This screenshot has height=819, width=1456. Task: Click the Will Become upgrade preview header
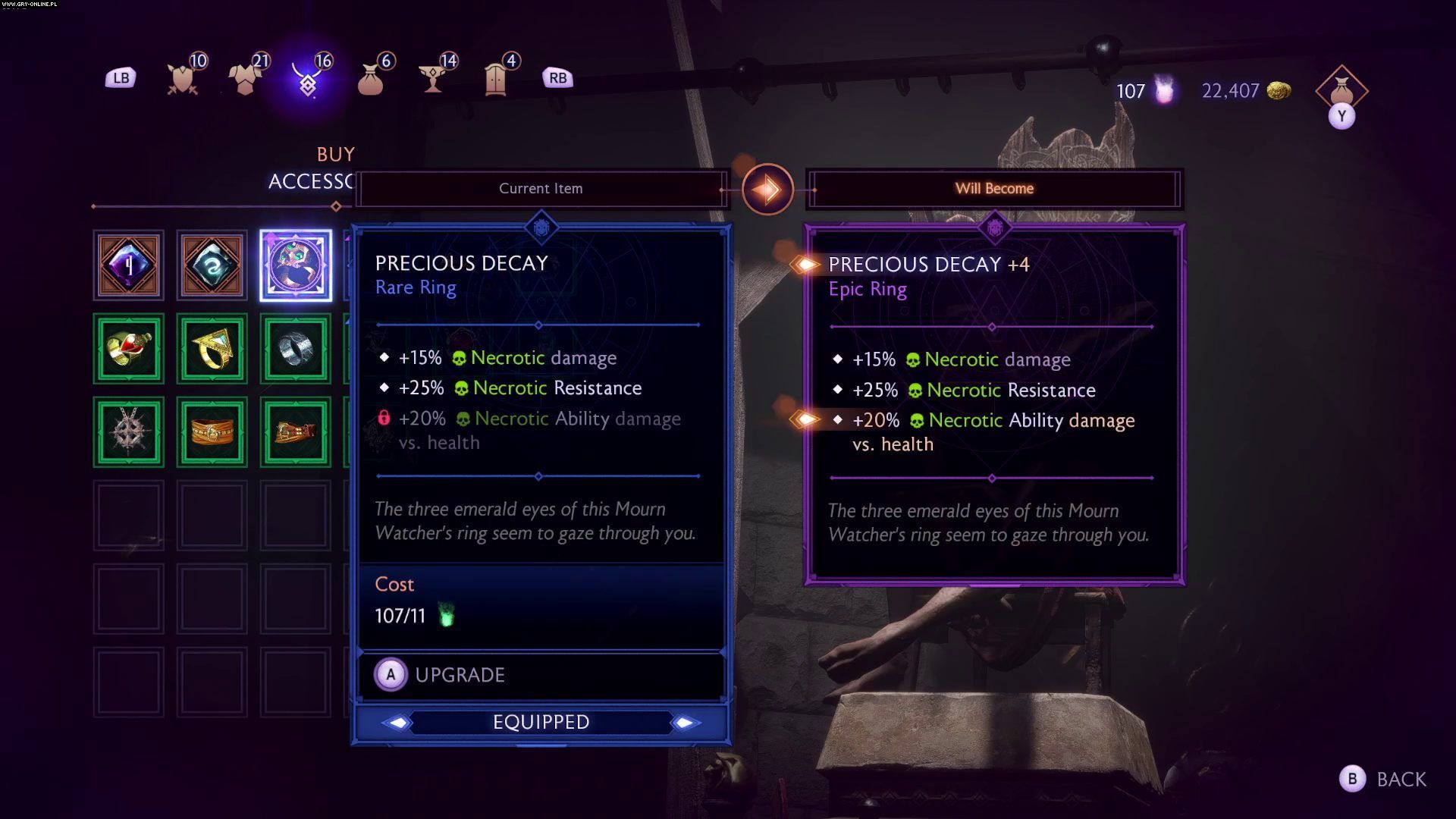coord(994,189)
